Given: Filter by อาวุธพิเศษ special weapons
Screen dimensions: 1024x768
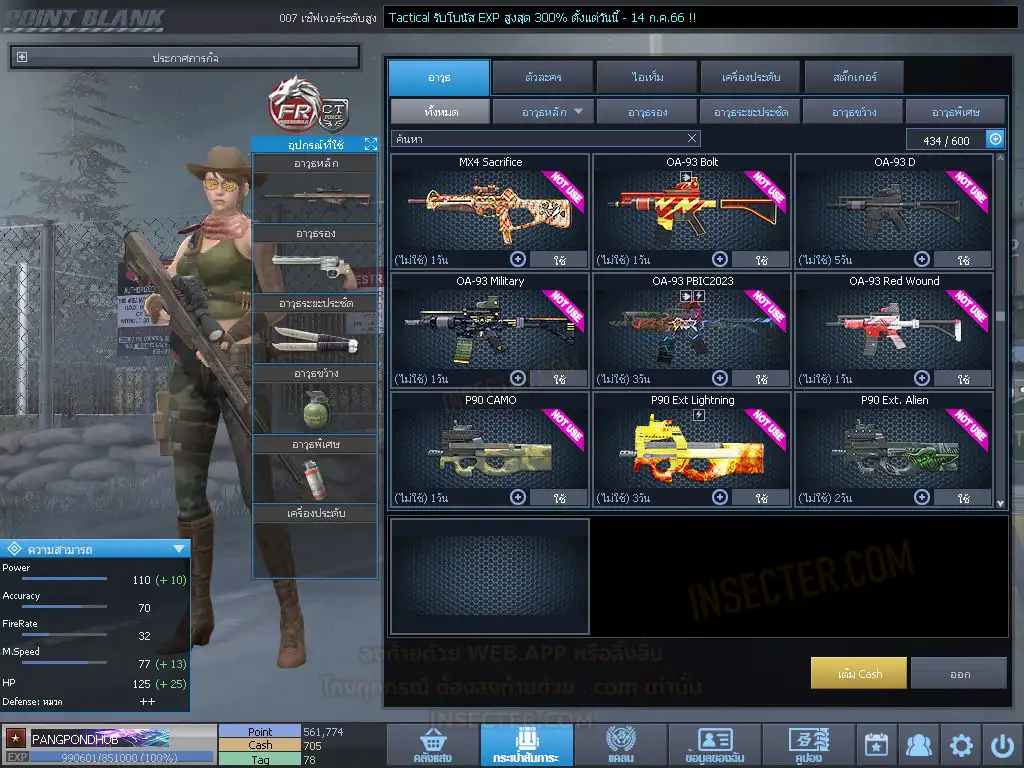Looking at the screenshot, I should click(x=955, y=112).
